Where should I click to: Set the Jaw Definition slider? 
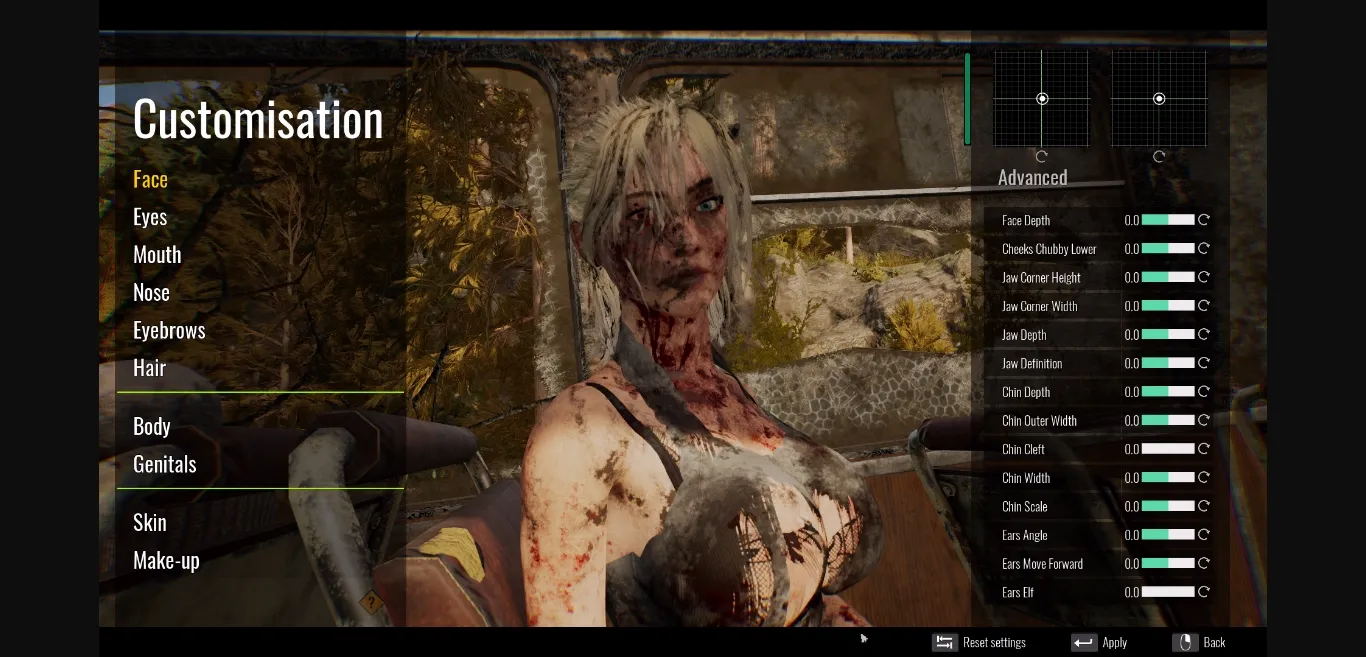(x=1168, y=363)
